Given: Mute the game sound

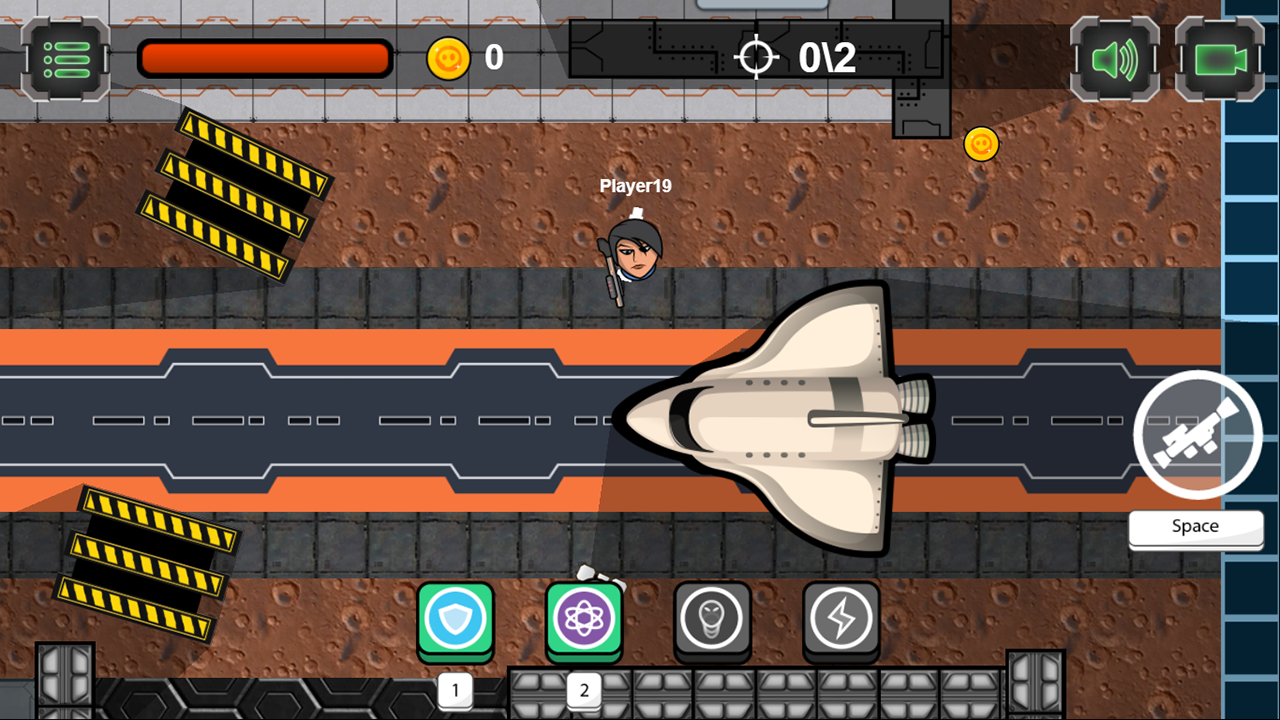Looking at the screenshot, I should (1113, 60).
